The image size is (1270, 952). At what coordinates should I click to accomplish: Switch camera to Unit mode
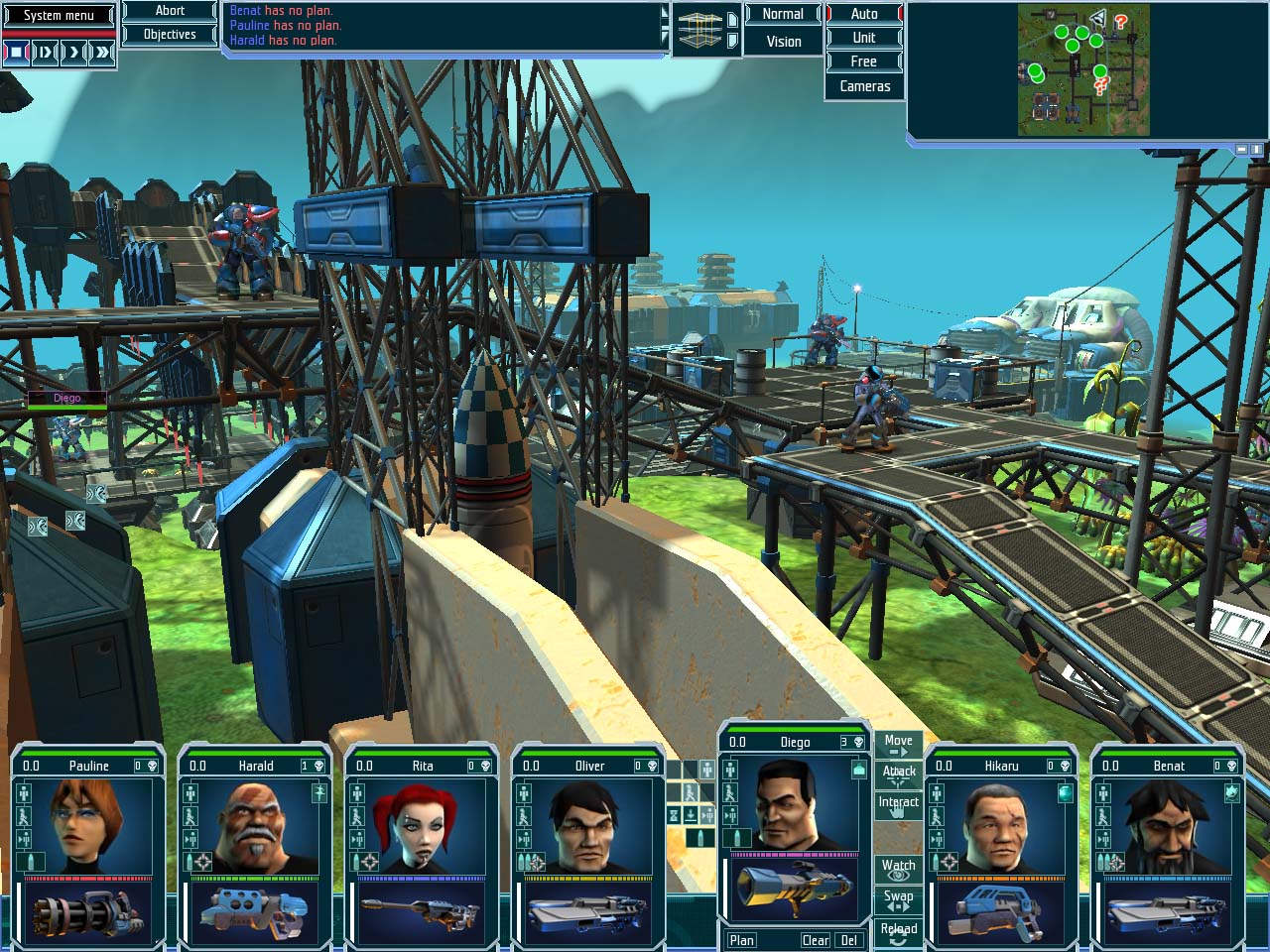tap(863, 38)
